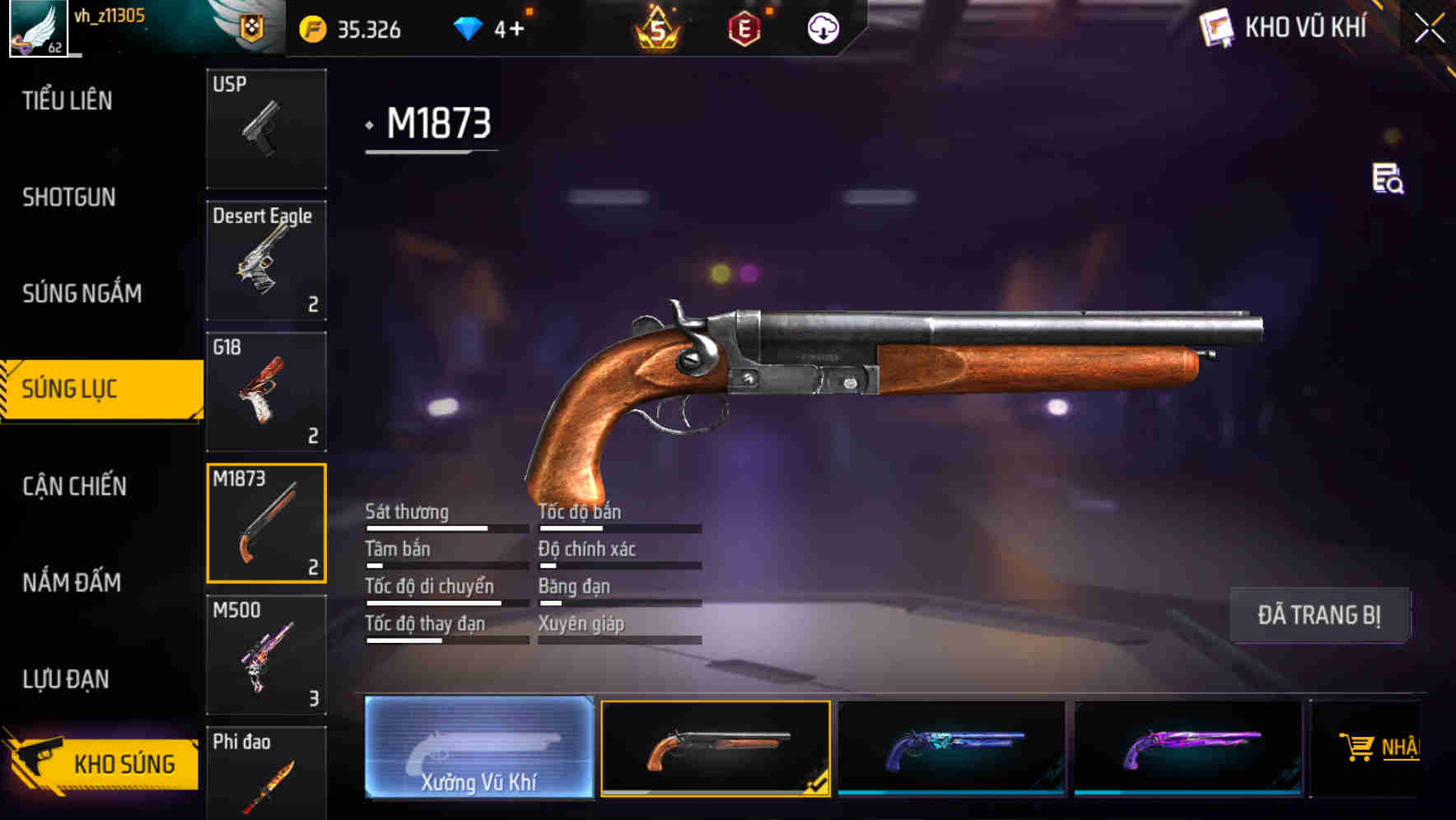Select the SHOTGUN category
This screenshot has height=820, width=1456.
click(69, 198)
